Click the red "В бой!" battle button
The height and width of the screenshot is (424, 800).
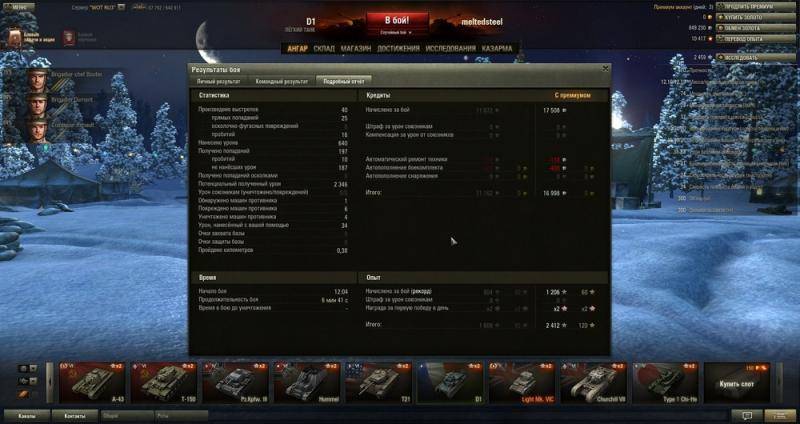pyautogui.click(x=397, y=20)
